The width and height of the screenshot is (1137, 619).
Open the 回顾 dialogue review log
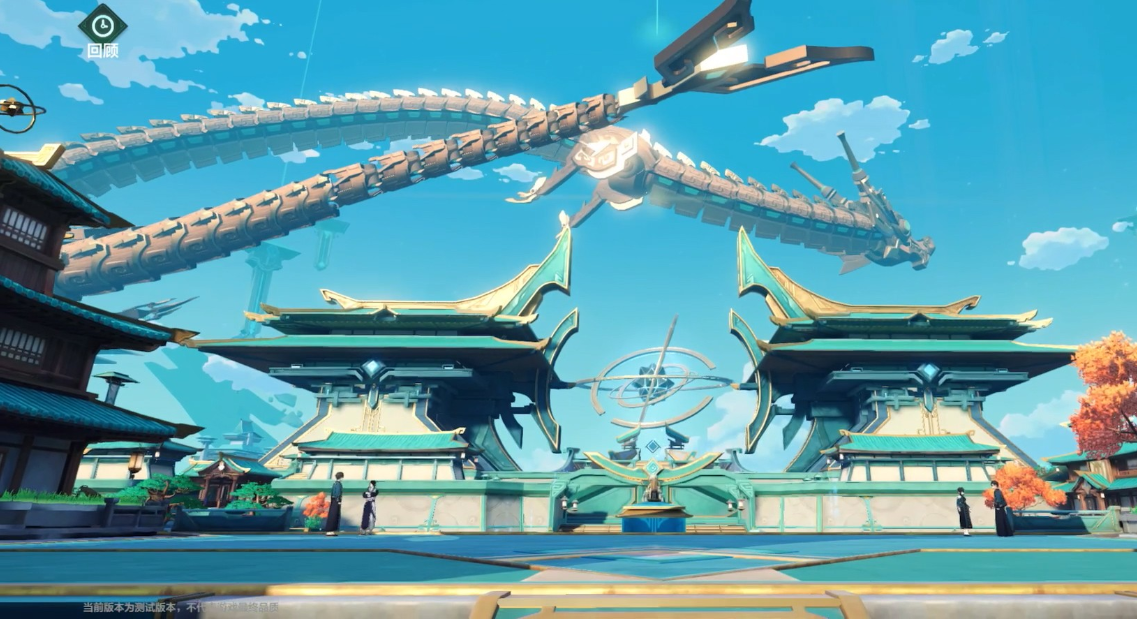pyautogui.click(x=102, y=26)
